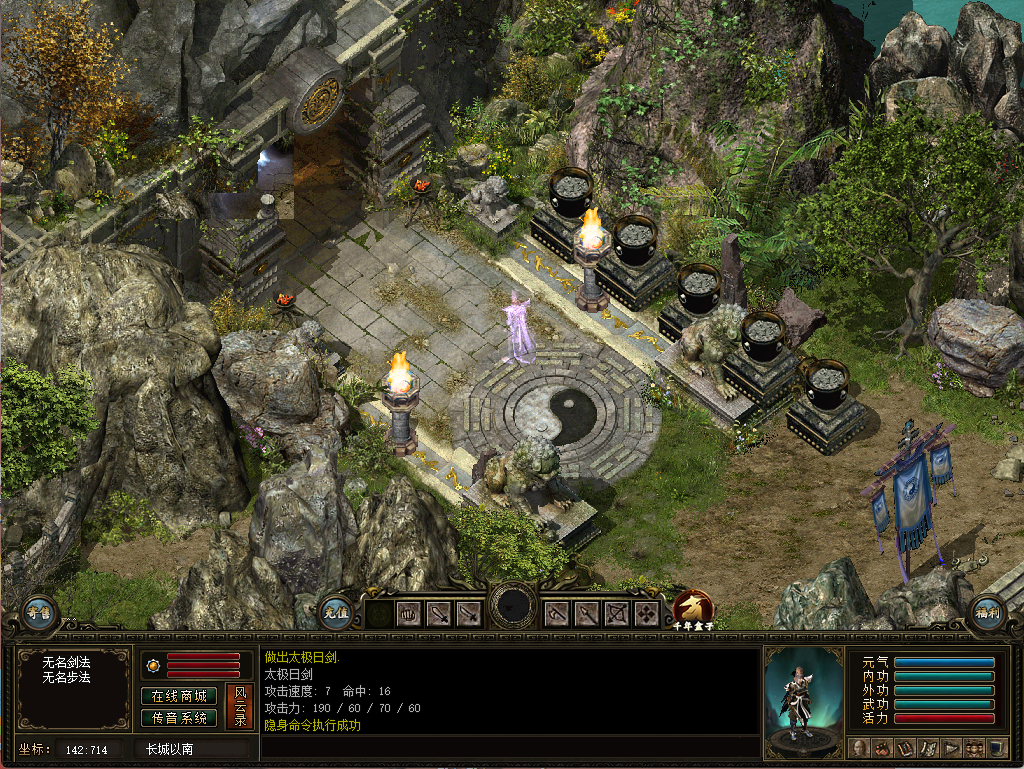Open the character face icon panel

(x=860, y=747)
